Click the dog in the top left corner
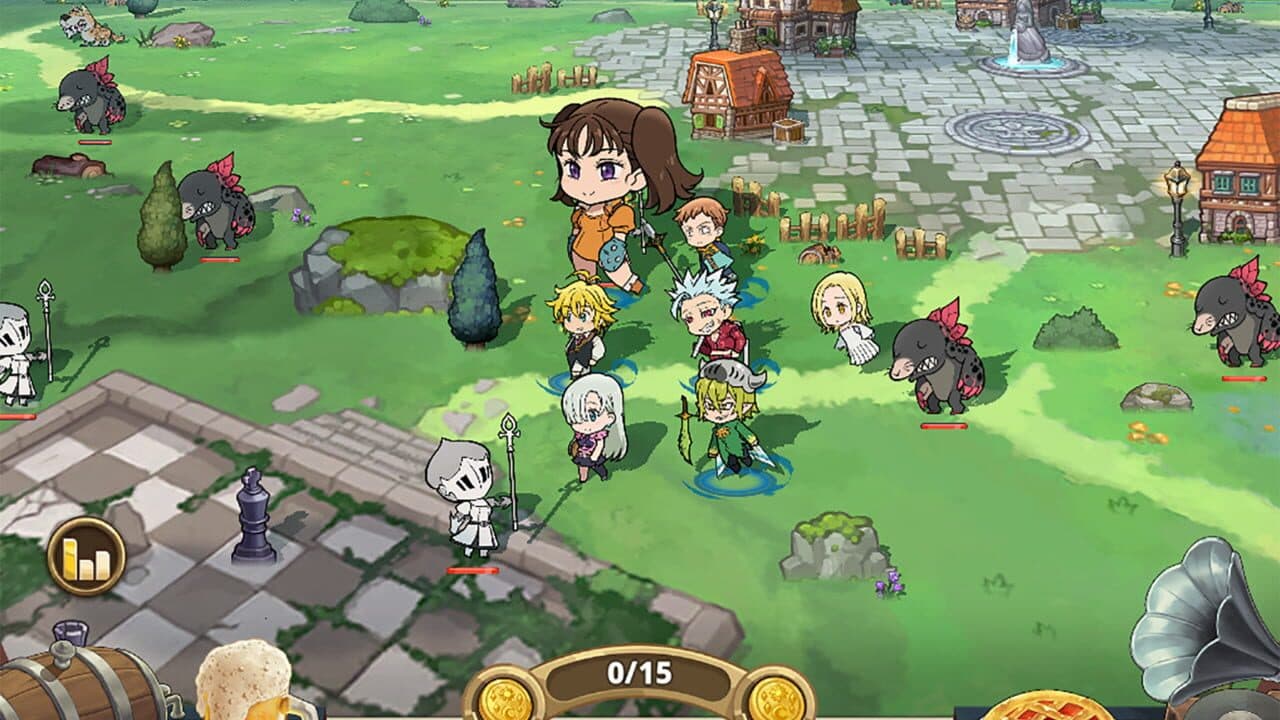Screen dimensions: 1280x720 (x=88, y=20)
